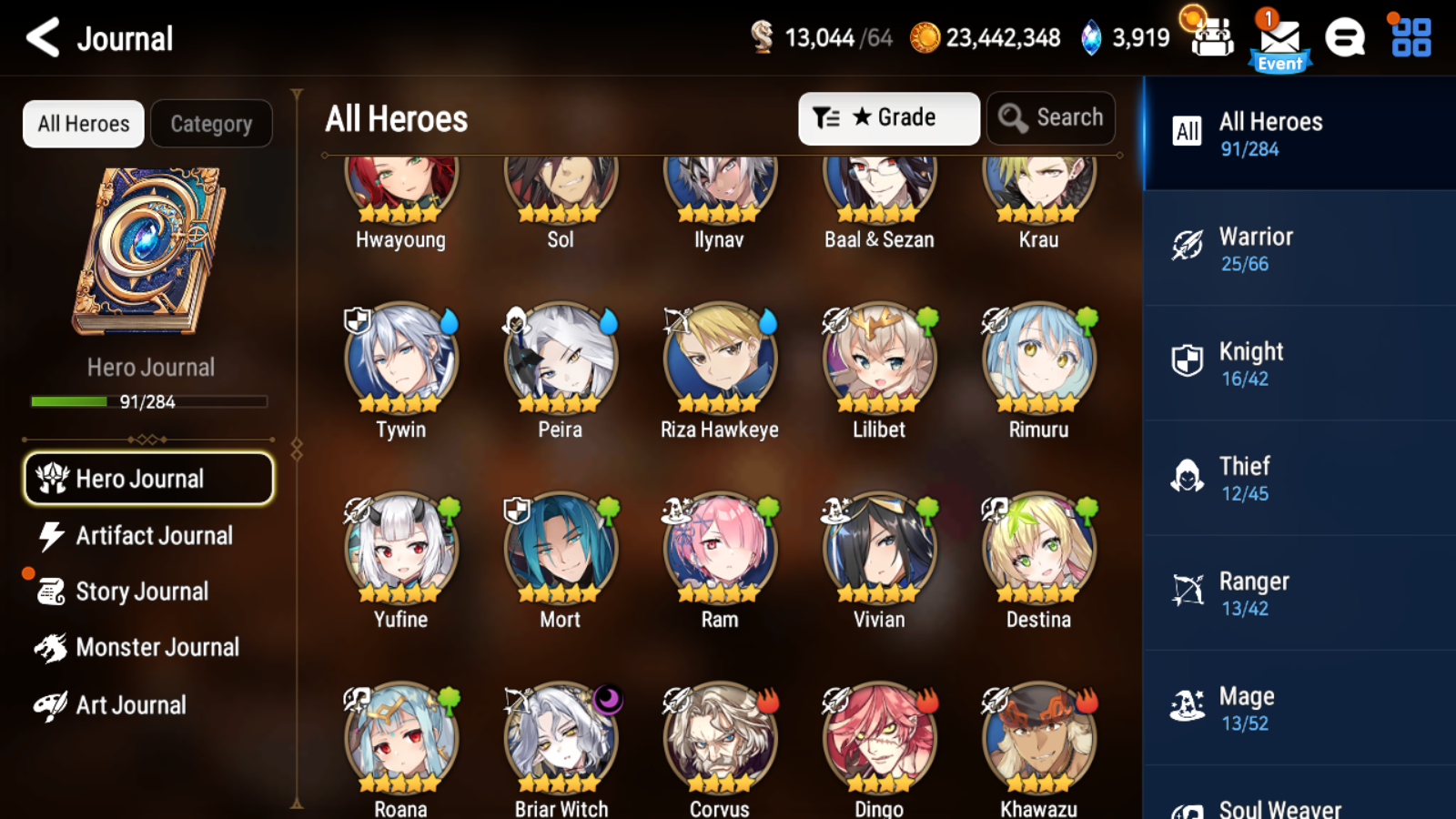Click the Hero Journal progress bar
The image size is (1456, 819).
point(148,401)
